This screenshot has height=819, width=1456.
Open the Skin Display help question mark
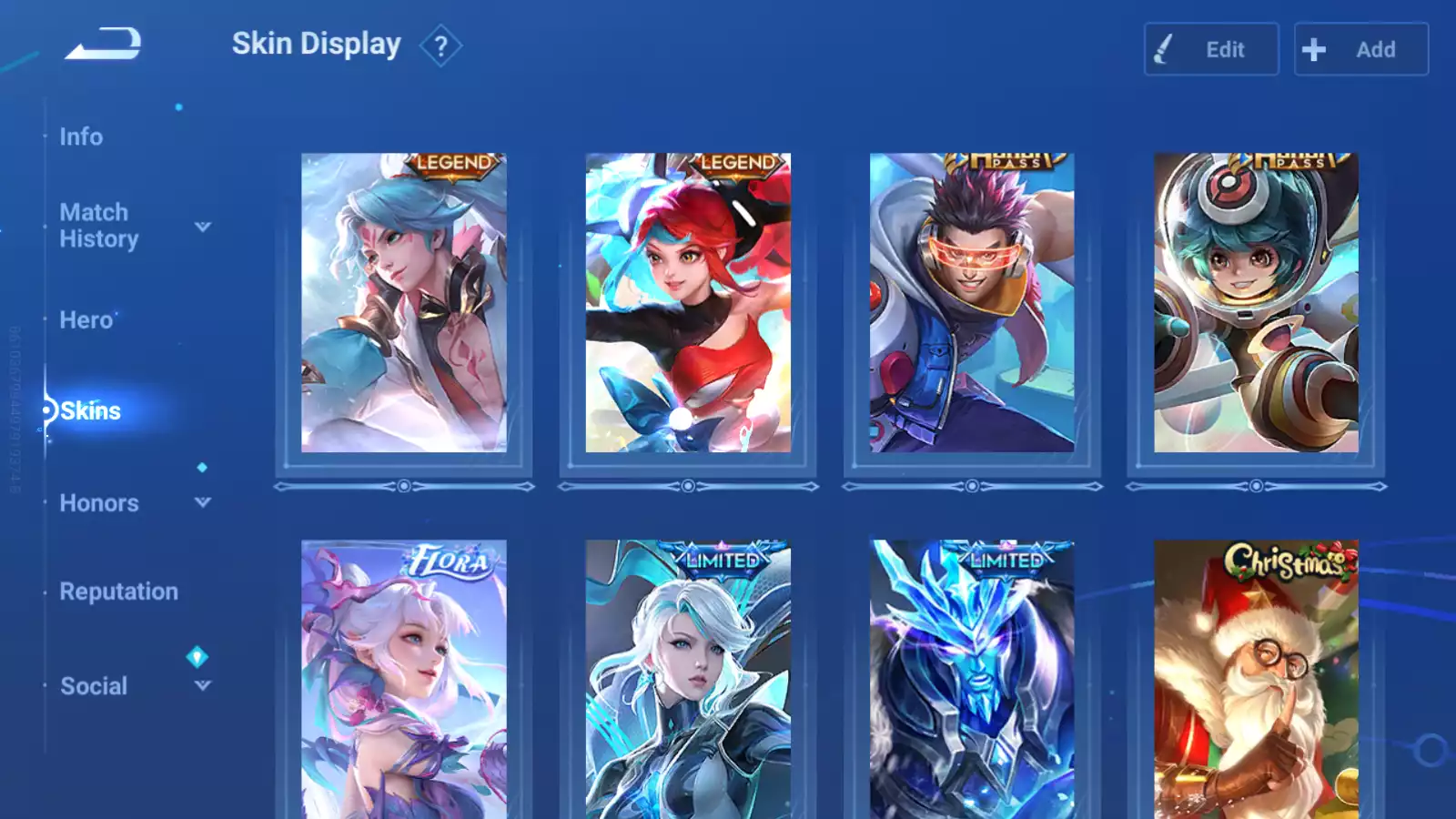[440, 46]
